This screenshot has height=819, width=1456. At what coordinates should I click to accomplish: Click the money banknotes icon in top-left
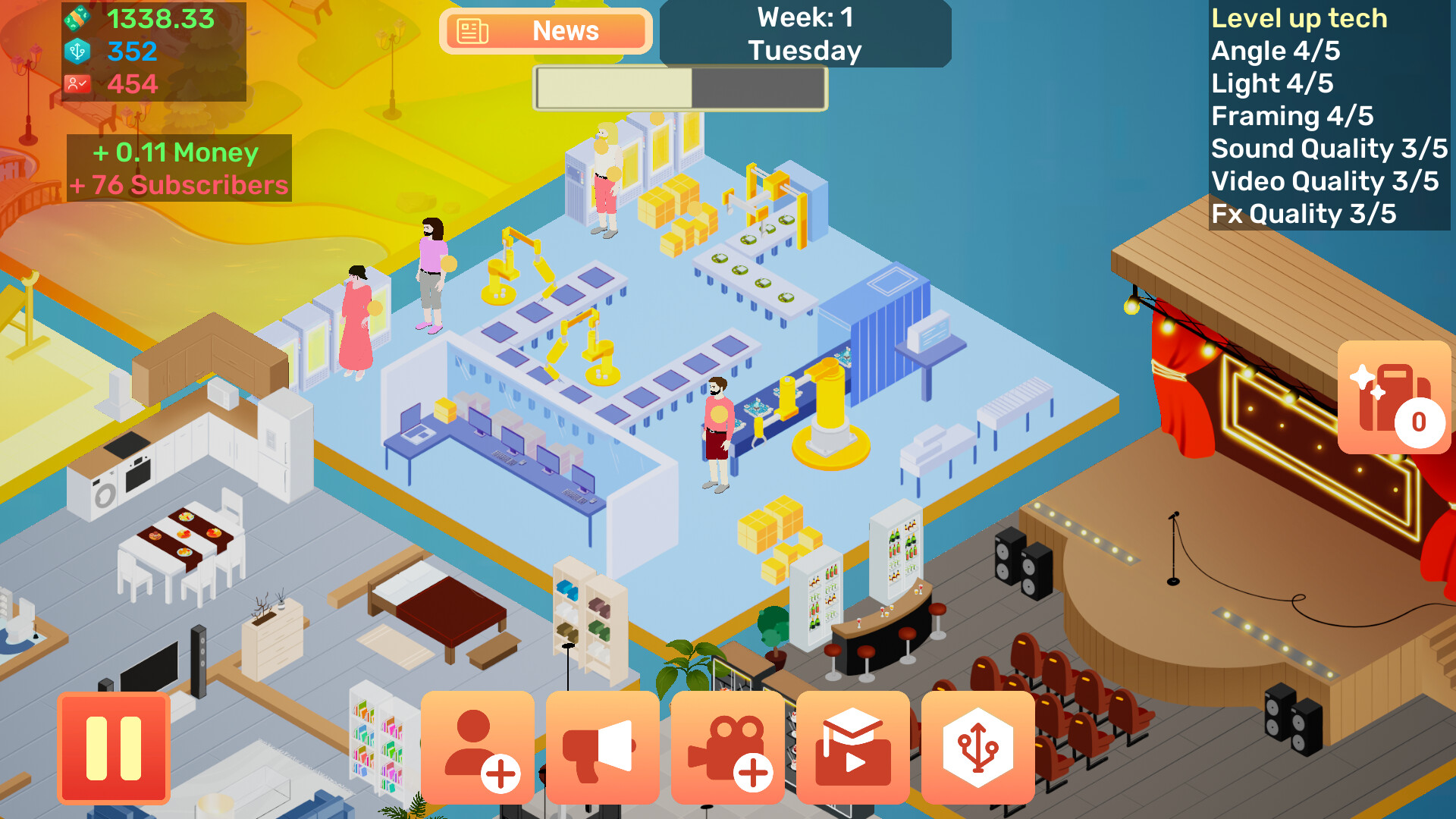tap(78, 17)
